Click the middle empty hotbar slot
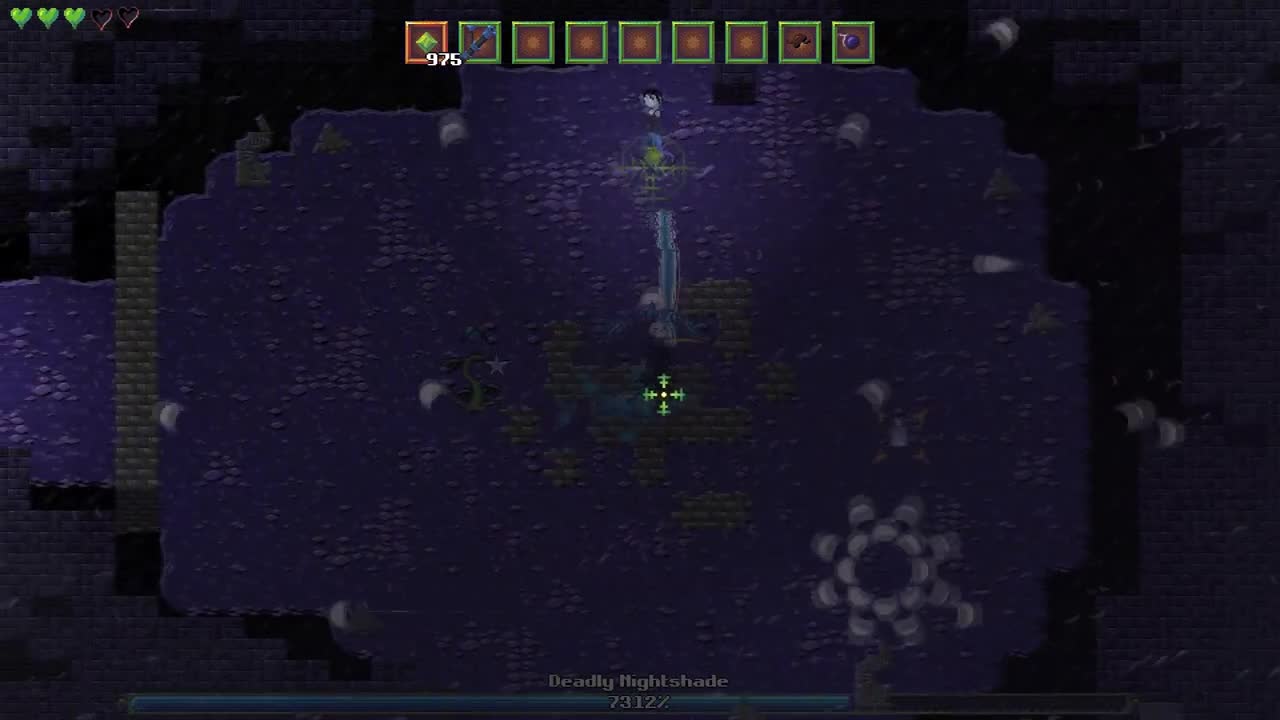The image size is (1280, 720). (640, 41)
